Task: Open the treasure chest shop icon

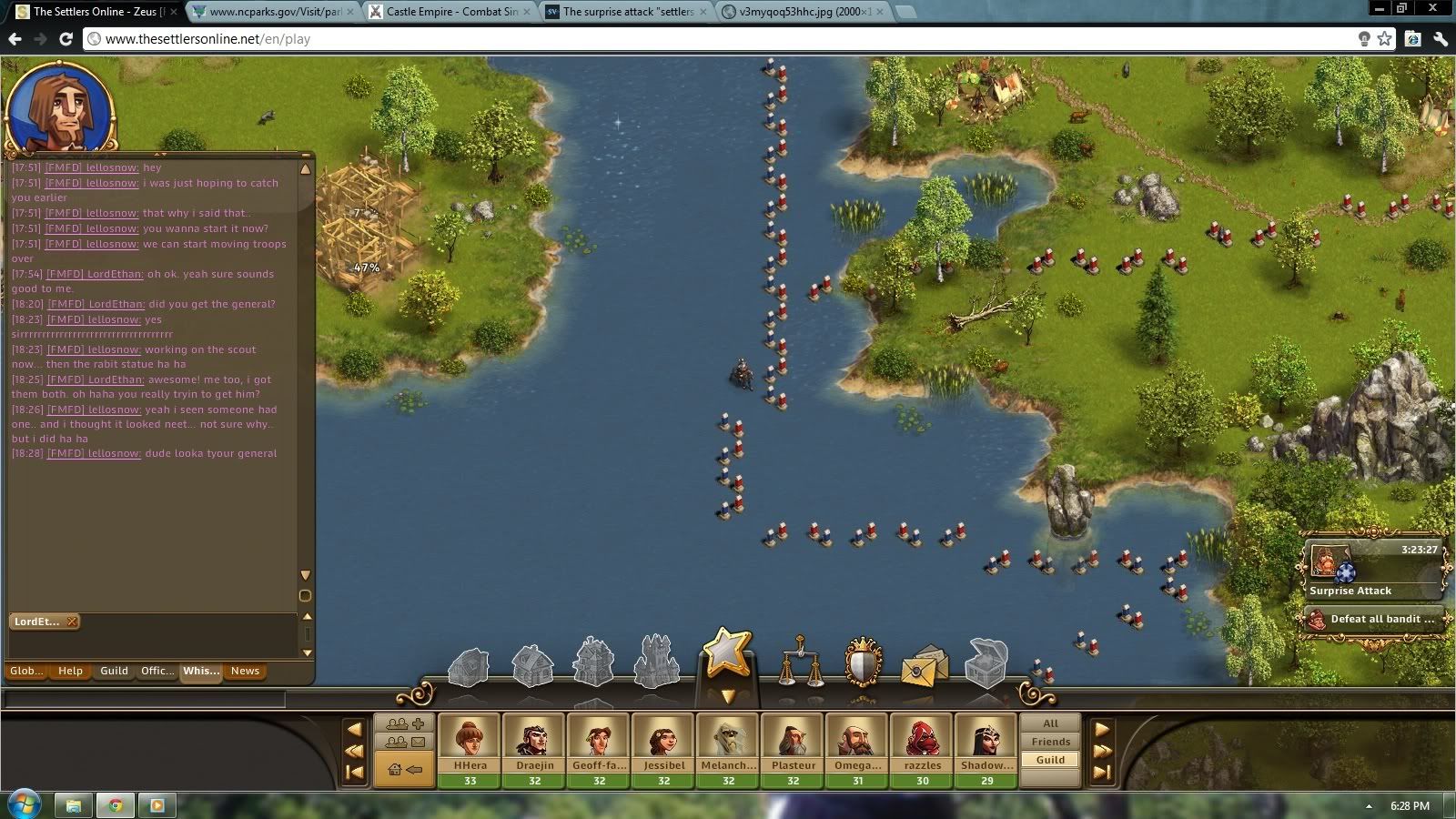Action: (986, 662)
